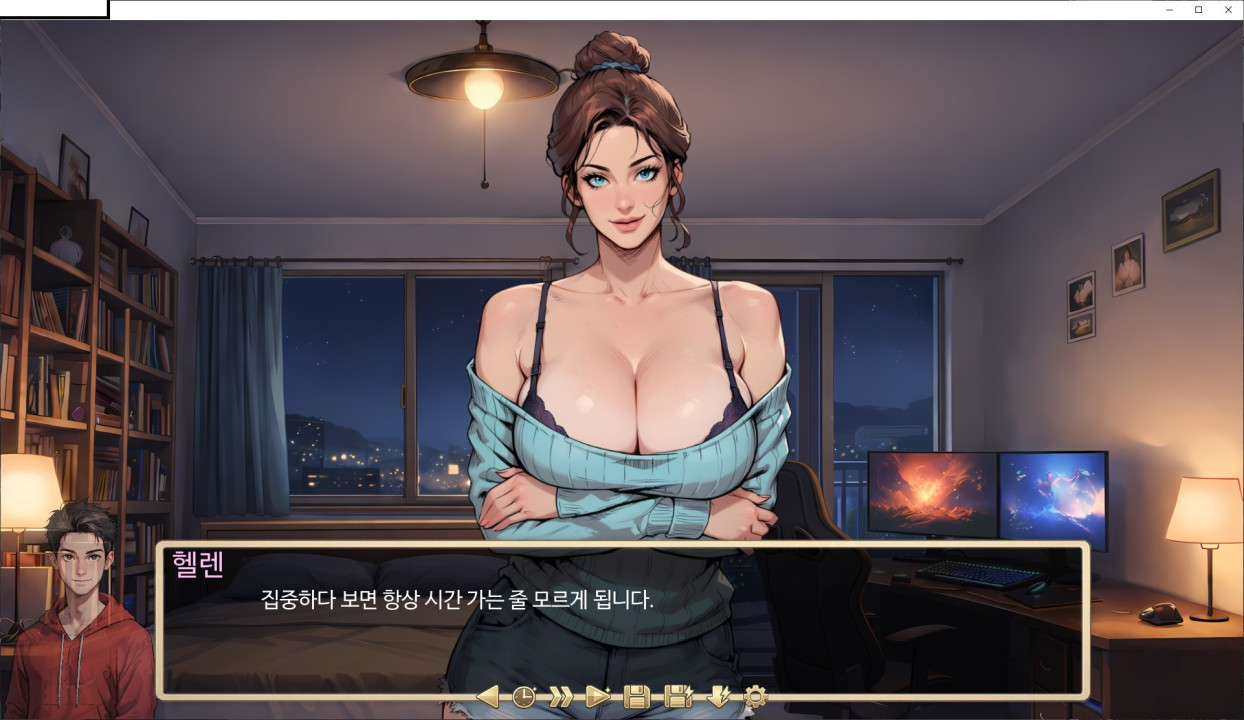Close the game window
Image resolution: width=1244 pixels, height=720 pixels.
(x=1228, y=10)
